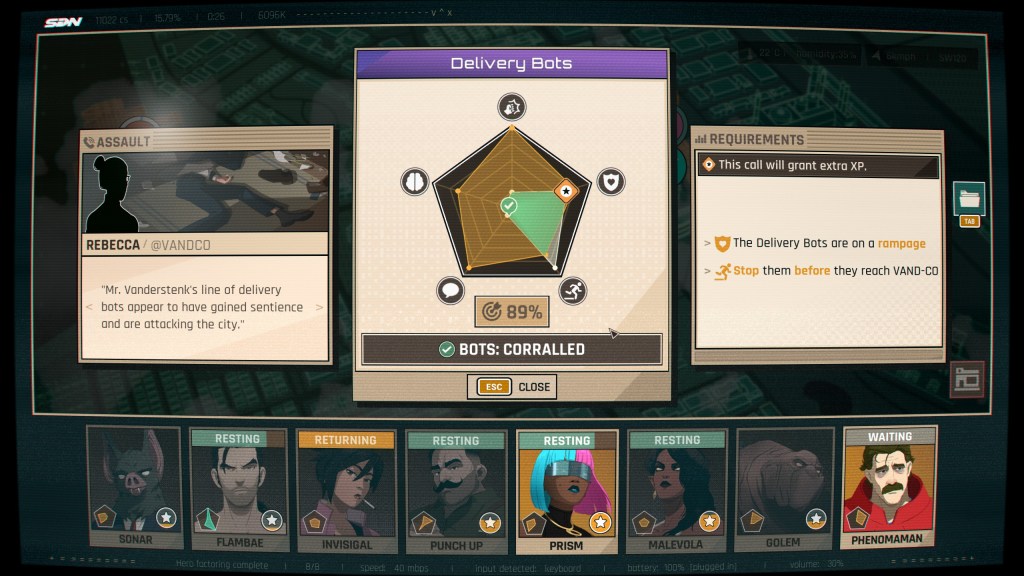This screenshot has height=576, width=1024.
Task: Click the combat stat icon atop pentagon
Action: pyautogui.click(x=512, y=107)
